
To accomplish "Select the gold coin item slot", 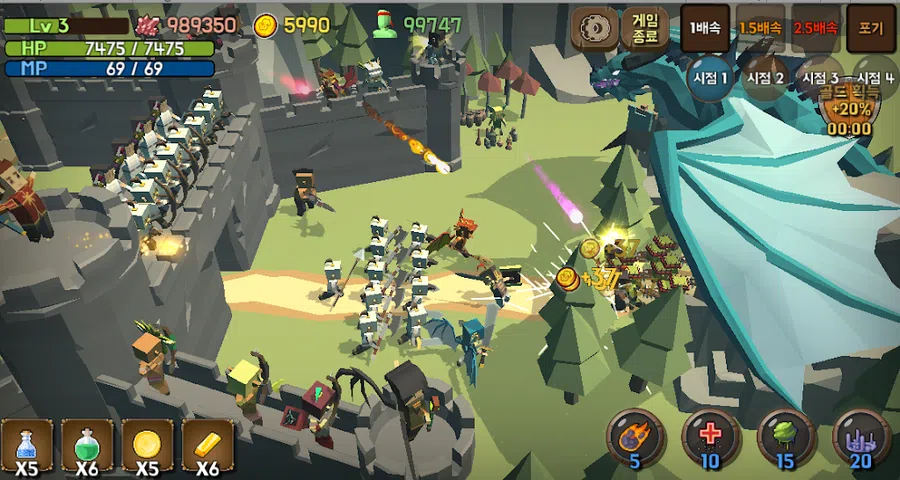I will click(147, 445).
